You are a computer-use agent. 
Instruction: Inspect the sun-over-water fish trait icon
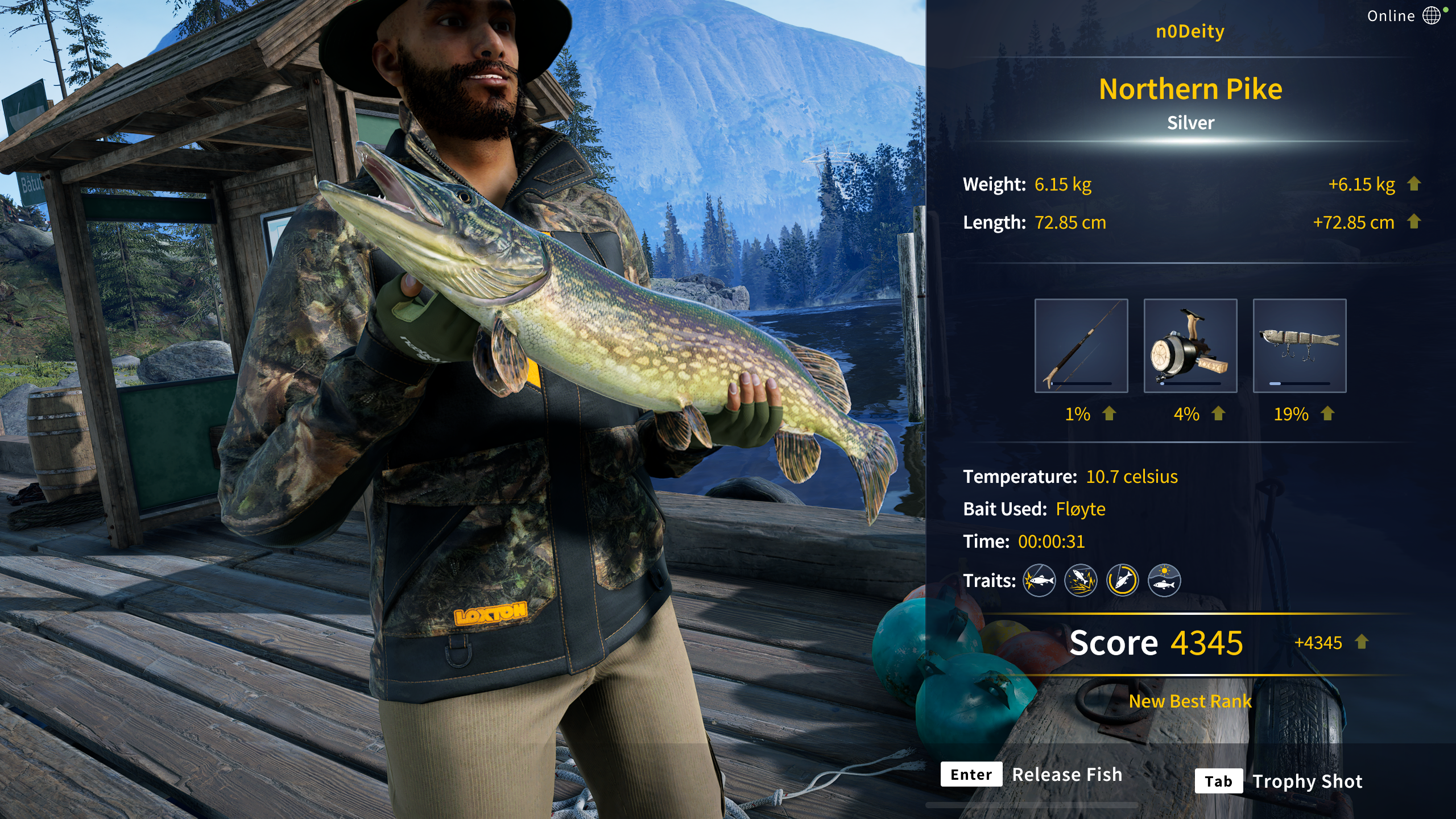[x=1164, y=581]
